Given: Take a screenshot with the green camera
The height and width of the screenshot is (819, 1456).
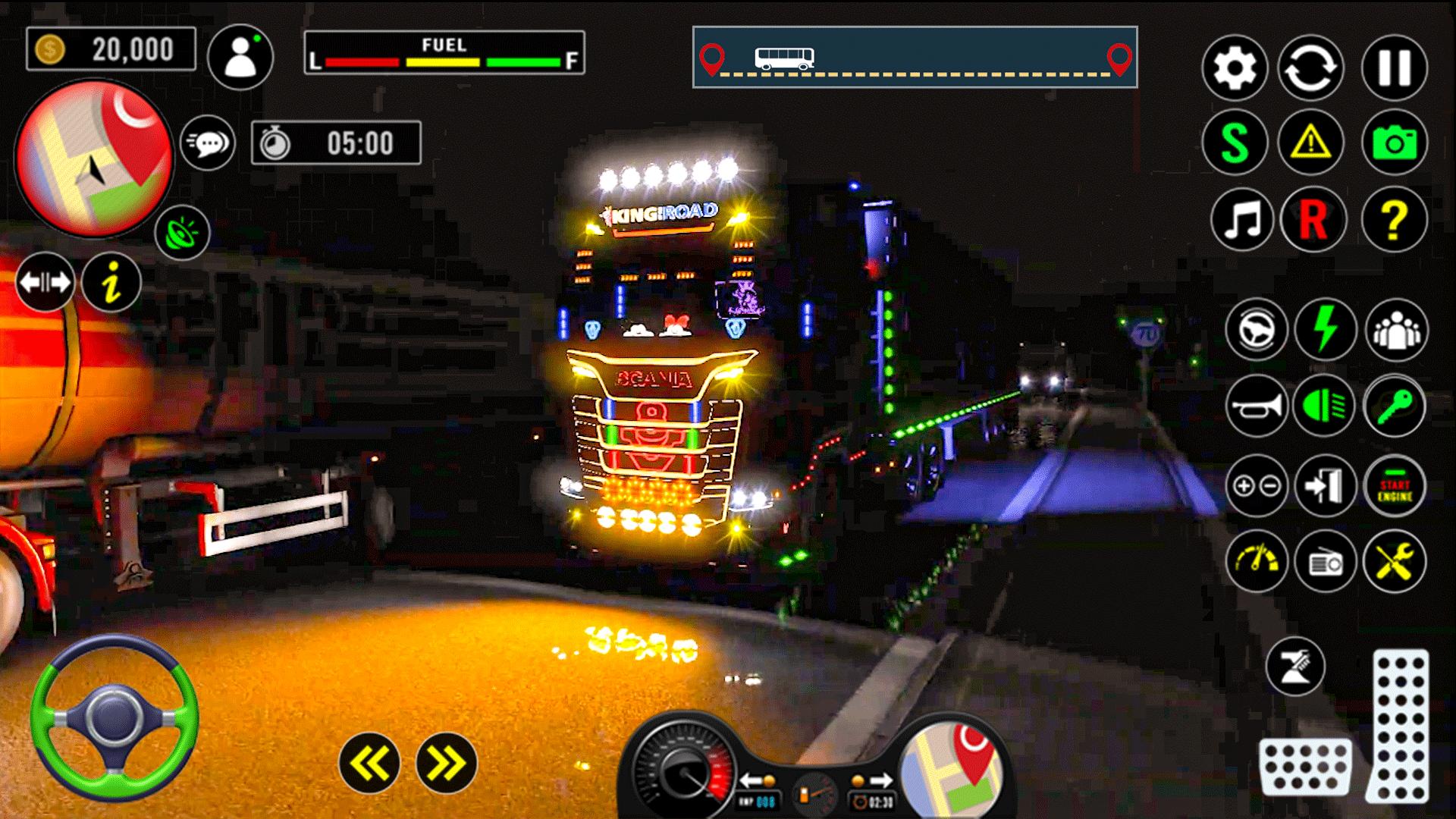Looking at the screenshot, I should tap(1394, 143).
